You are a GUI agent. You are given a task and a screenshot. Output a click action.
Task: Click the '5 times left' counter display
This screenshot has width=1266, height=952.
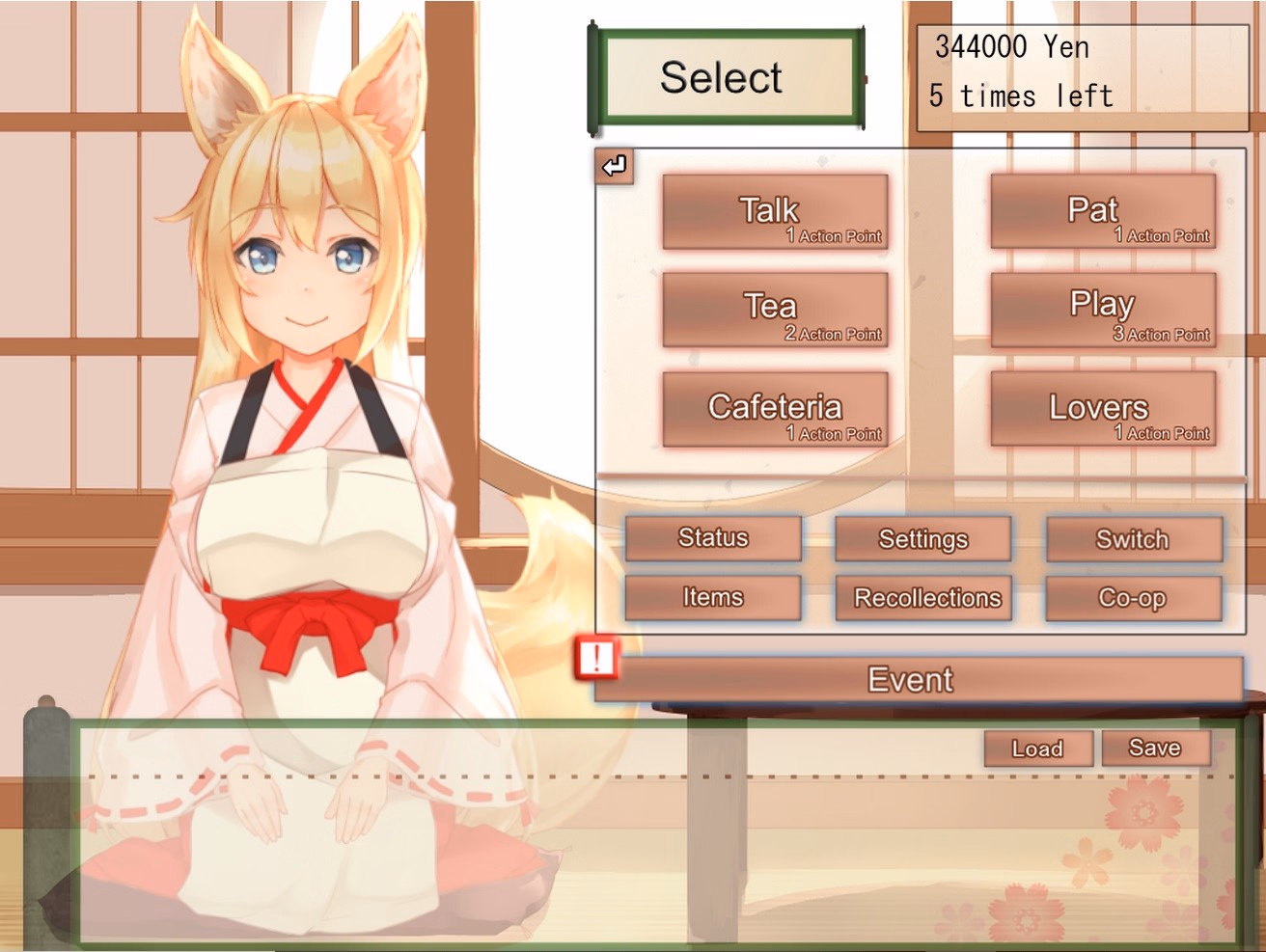click(1021, 95)
